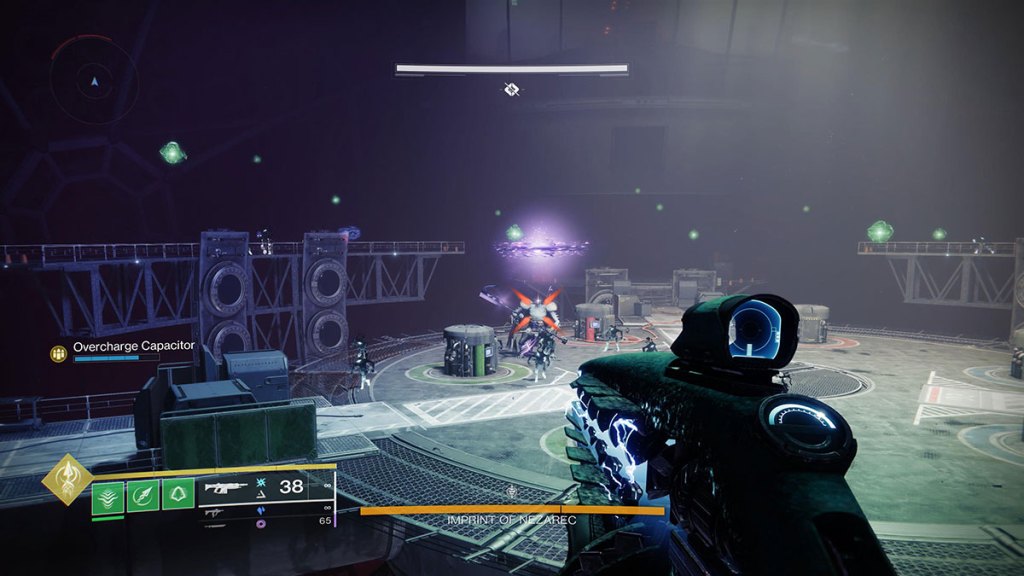Viewport: 1024px width, 576px height.
Task: Click the circular radar in the corner
Action: pyautogui.click(x=94, y=79)
